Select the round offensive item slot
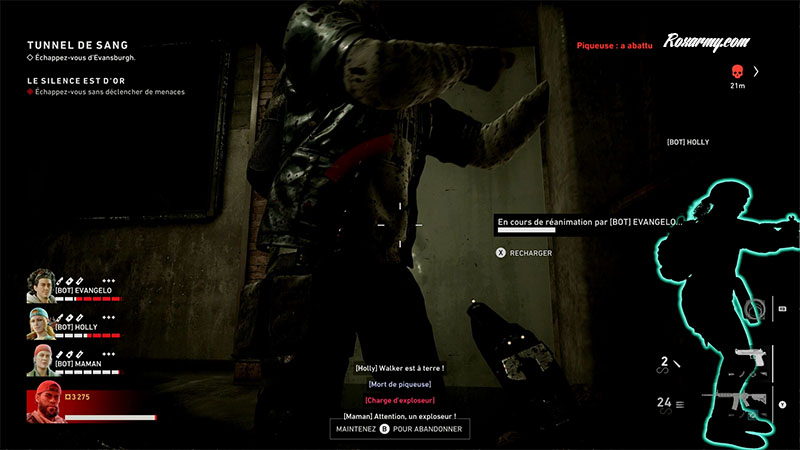 [755, 307]
